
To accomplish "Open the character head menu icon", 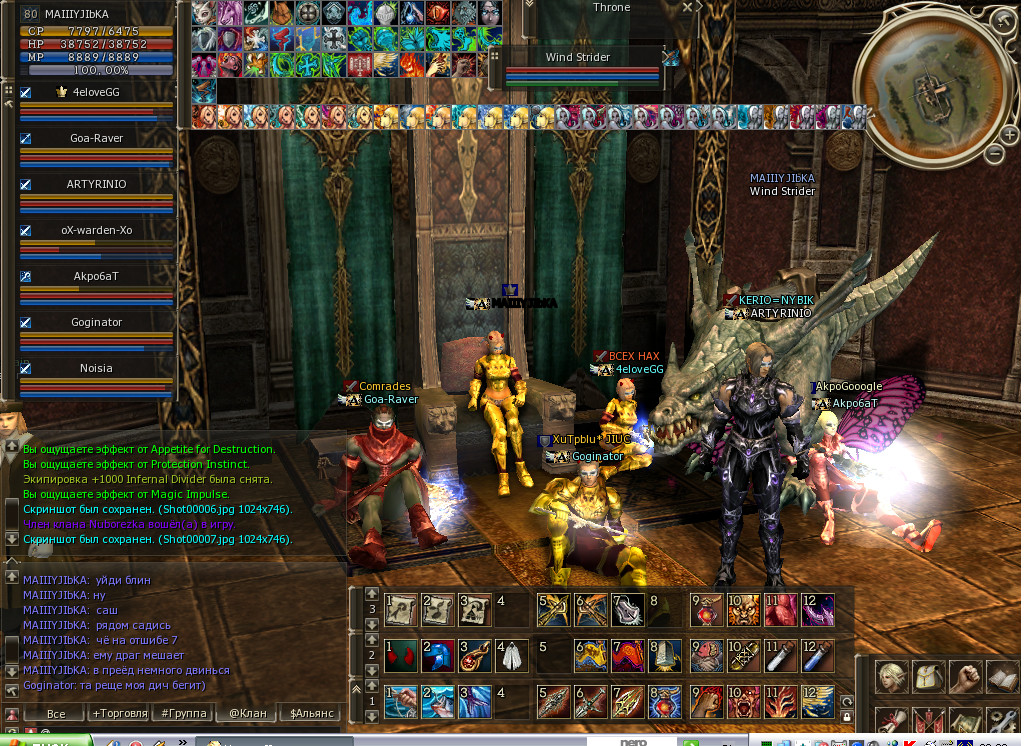I will pos(892,676).
